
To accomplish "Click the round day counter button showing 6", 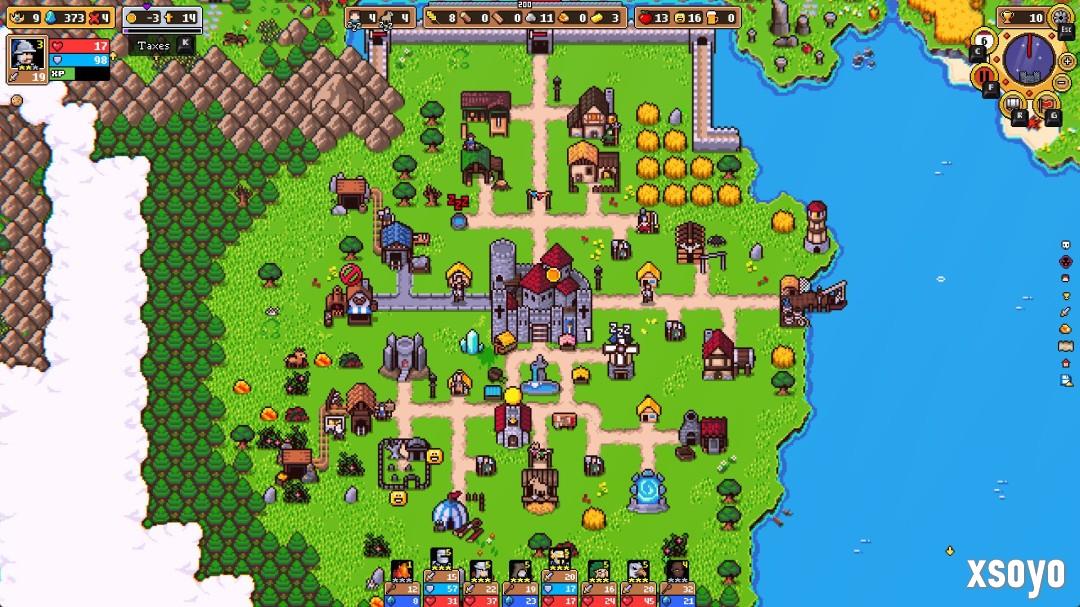I will click(984, 42).
